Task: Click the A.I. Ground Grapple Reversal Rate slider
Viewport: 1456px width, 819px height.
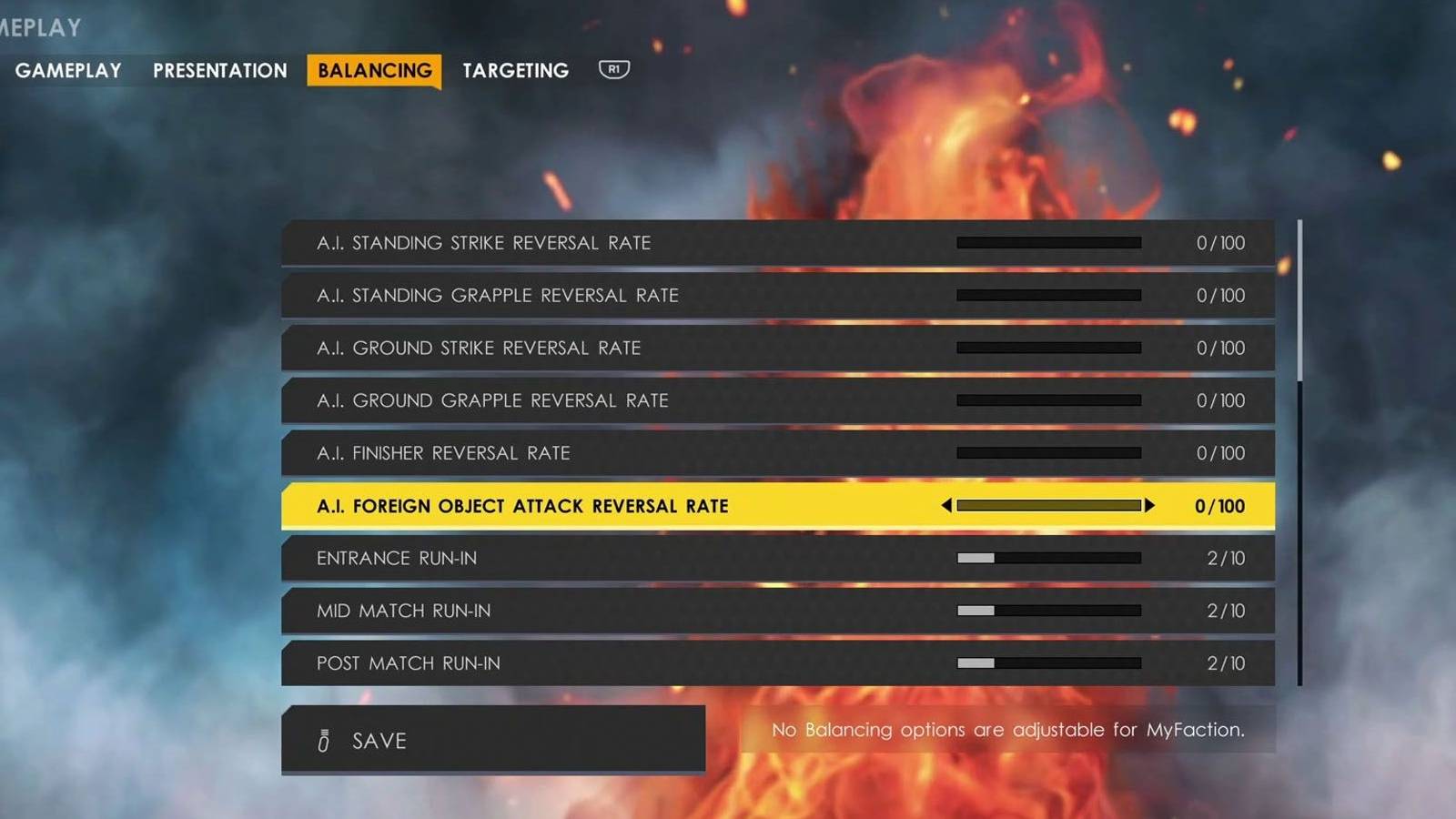Action: 1048,400
